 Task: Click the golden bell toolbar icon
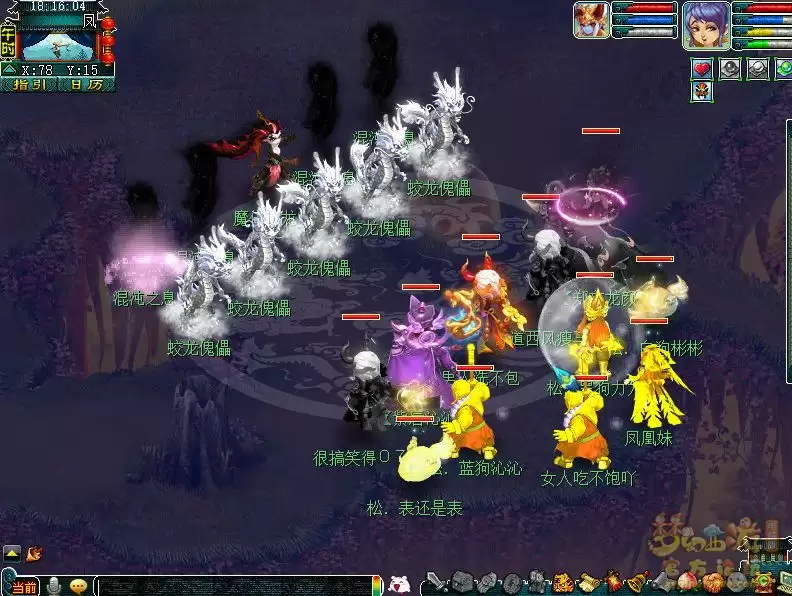636,582
